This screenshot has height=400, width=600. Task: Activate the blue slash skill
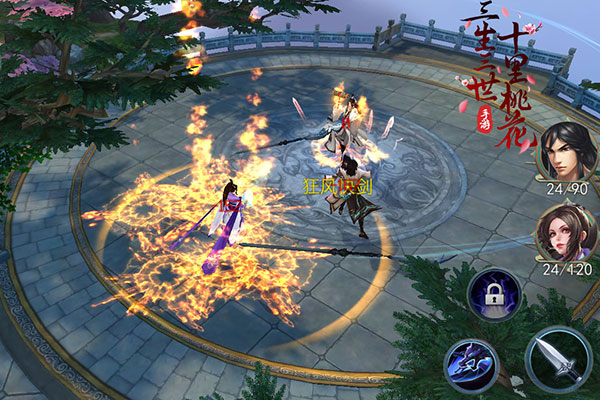471,364
